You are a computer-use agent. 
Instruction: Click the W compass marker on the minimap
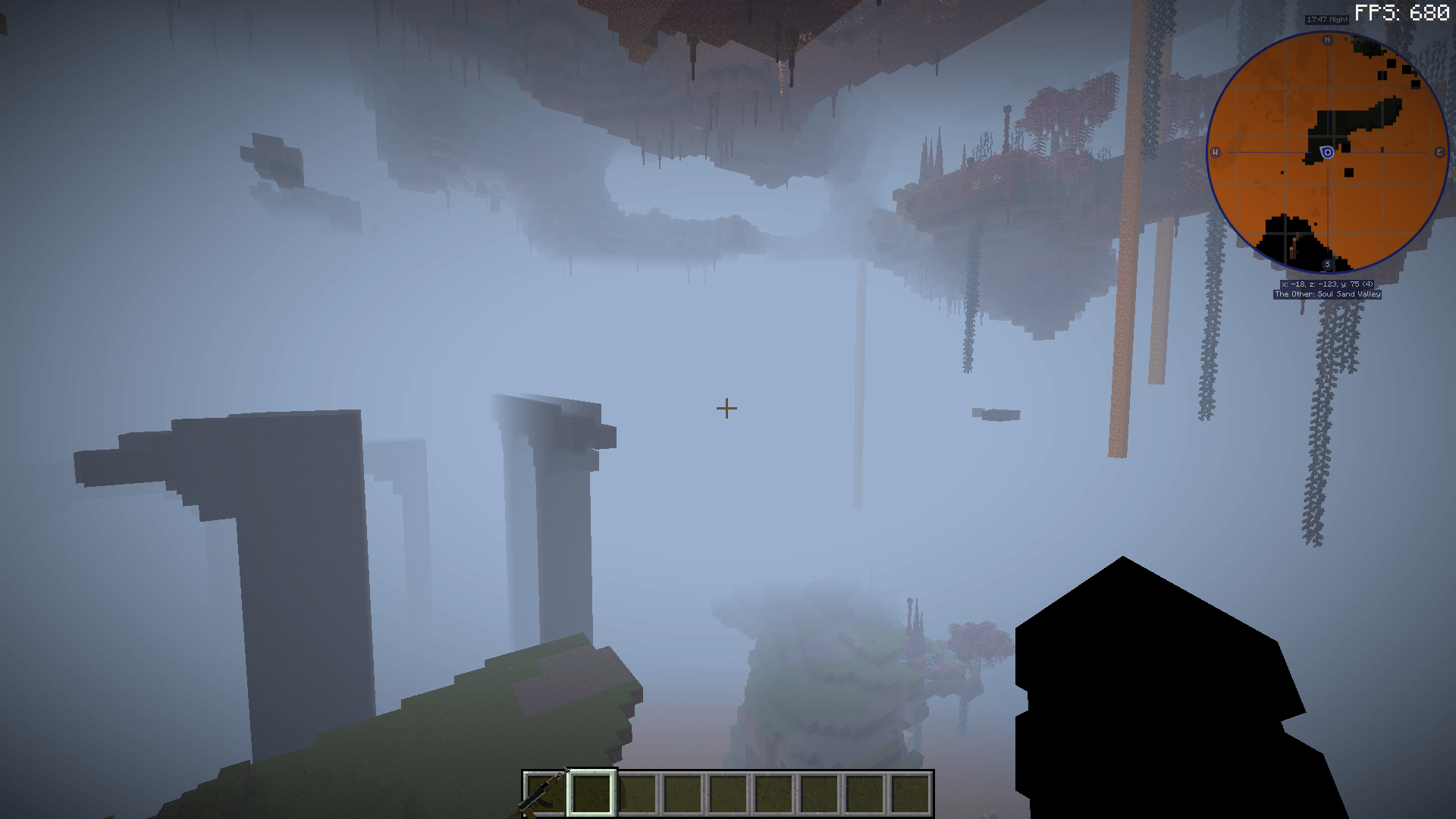1216,152
